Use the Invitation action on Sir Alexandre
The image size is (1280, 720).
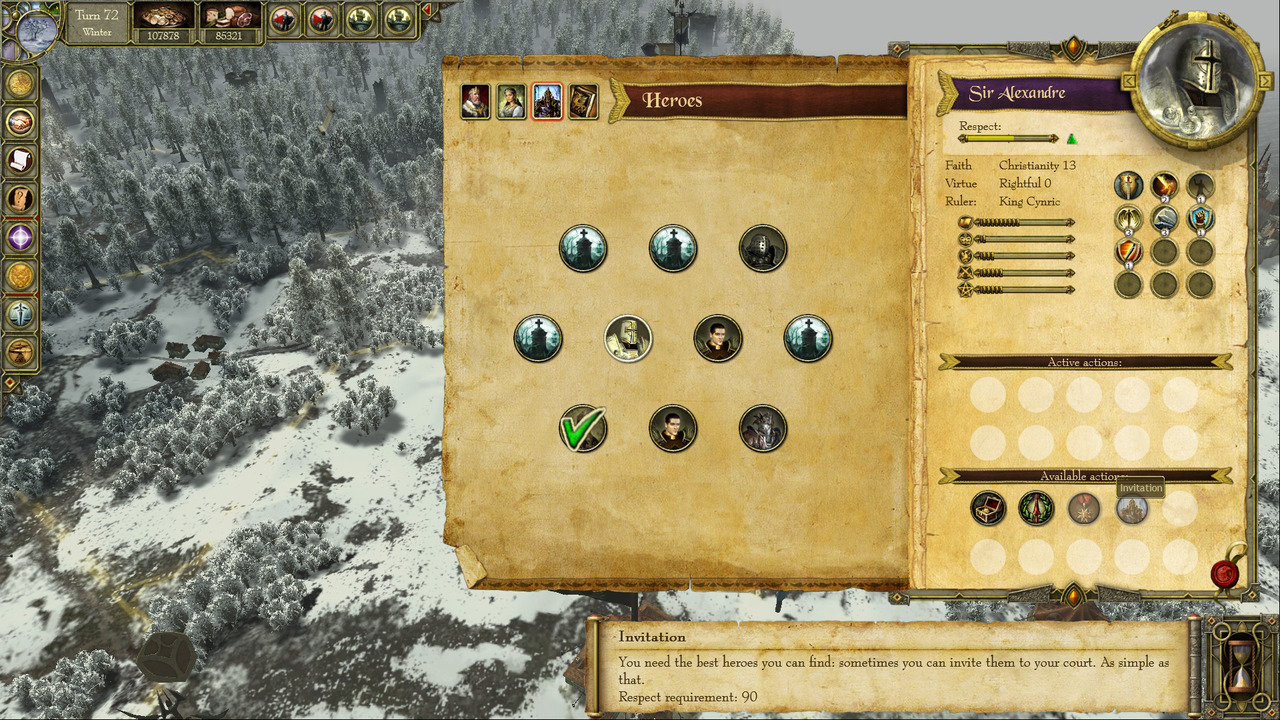click(x=1132, y=509)
